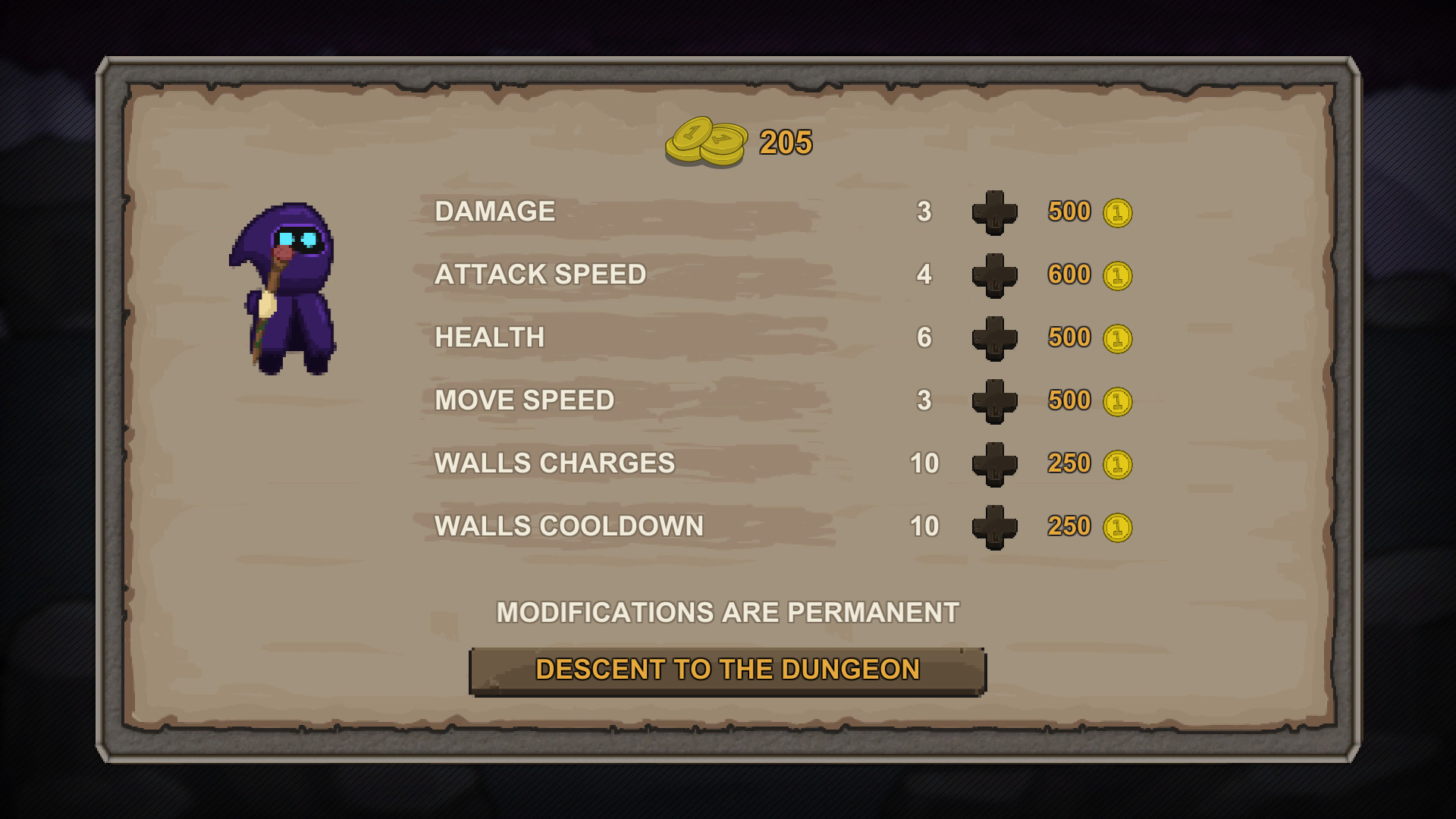Viewport: 1456px width, 819px height.
Task: Select the ATTACK SPEED stat label
Action: point(540,275)
